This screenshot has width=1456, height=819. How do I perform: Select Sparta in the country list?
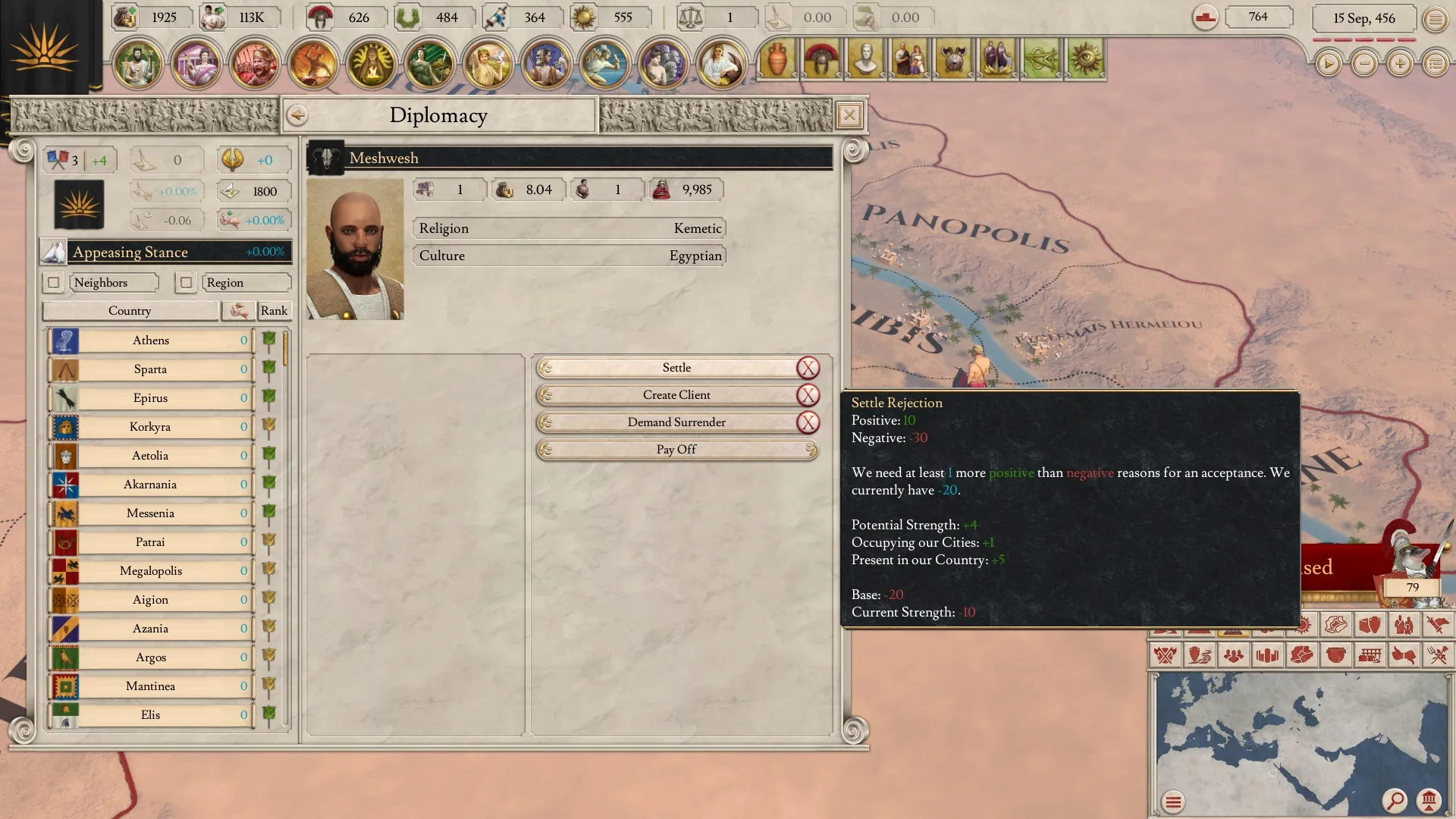151,369
